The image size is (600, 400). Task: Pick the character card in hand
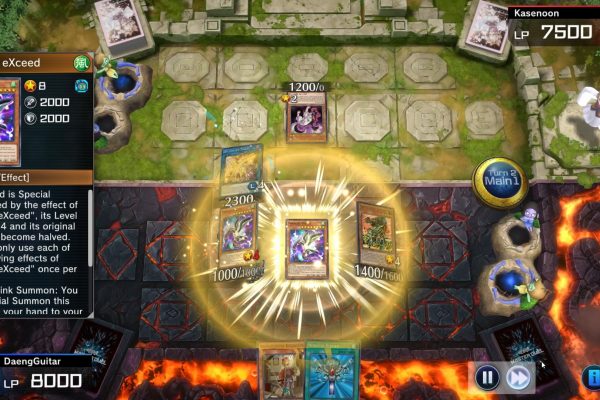(282, 372)
